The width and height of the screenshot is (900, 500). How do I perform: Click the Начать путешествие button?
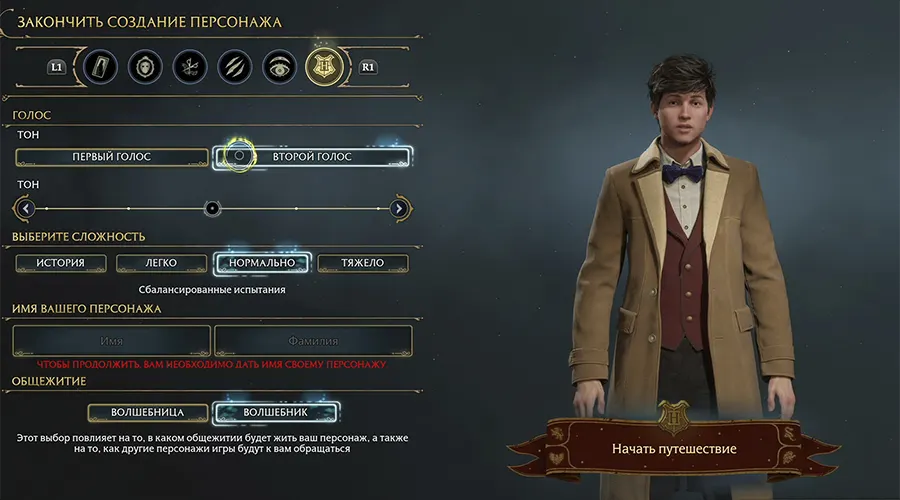coord(674,449)
